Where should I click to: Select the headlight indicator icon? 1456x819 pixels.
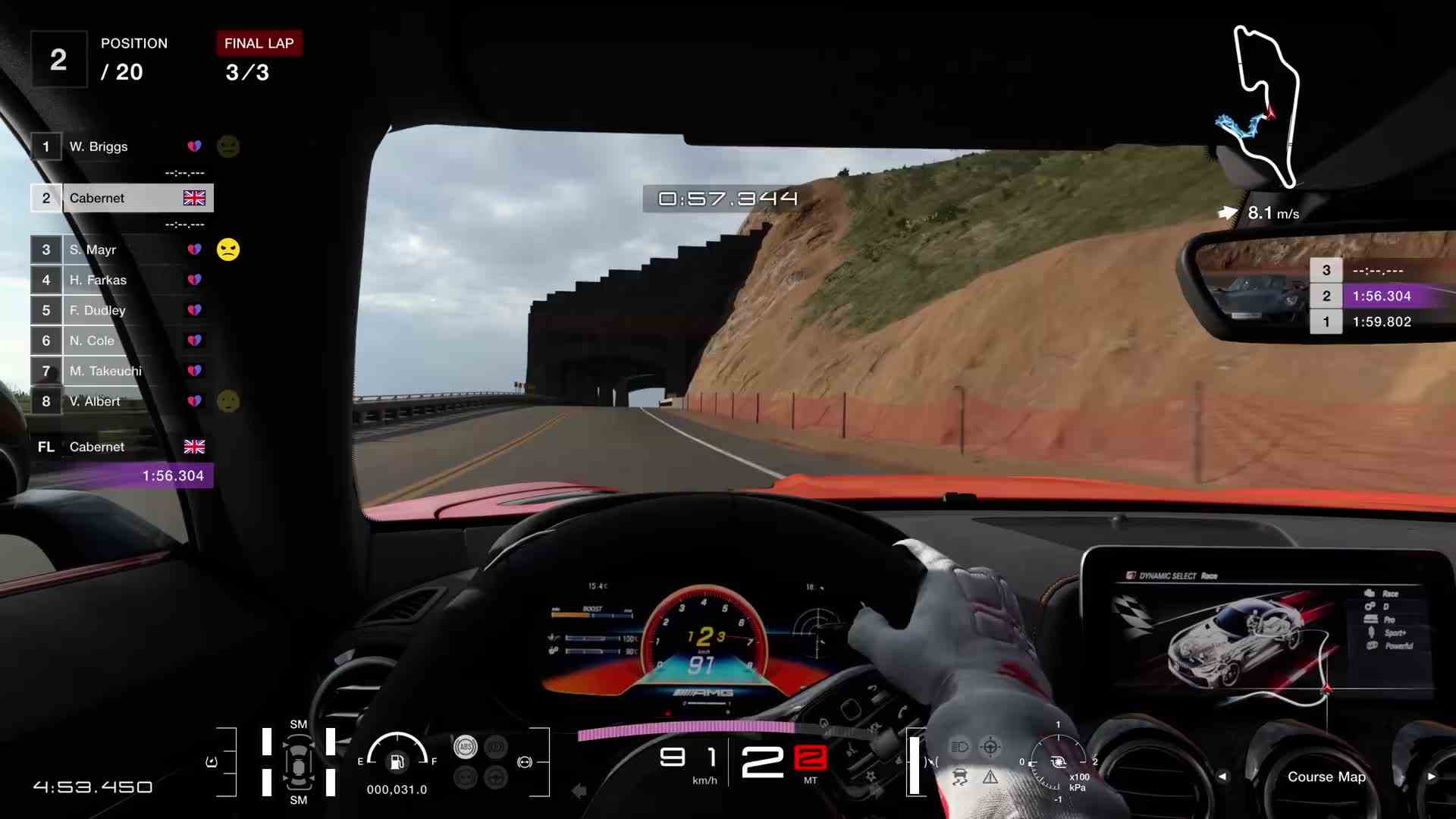(960, 746)
